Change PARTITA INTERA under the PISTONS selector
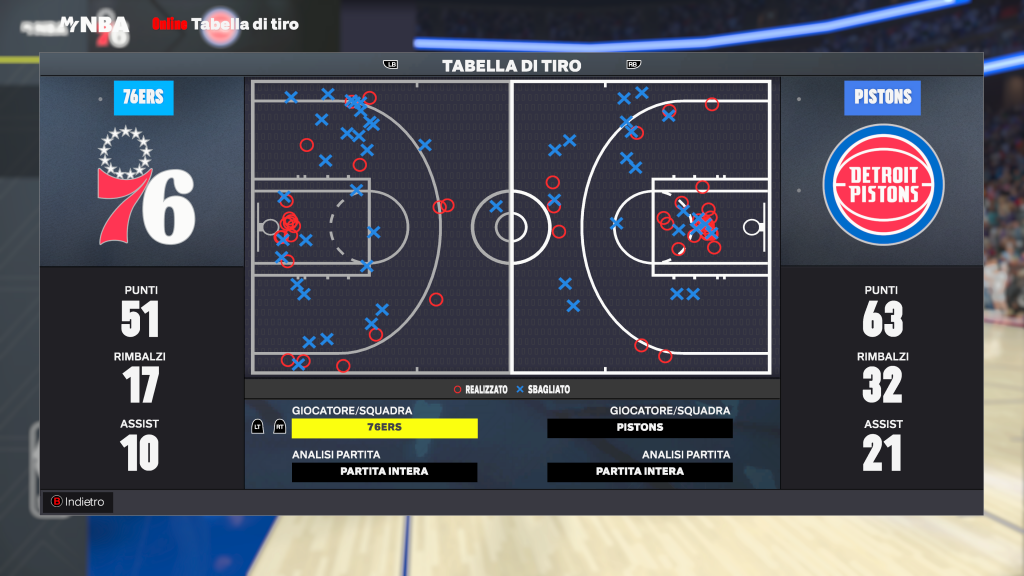1024x576 pixels. pos(639,472)
